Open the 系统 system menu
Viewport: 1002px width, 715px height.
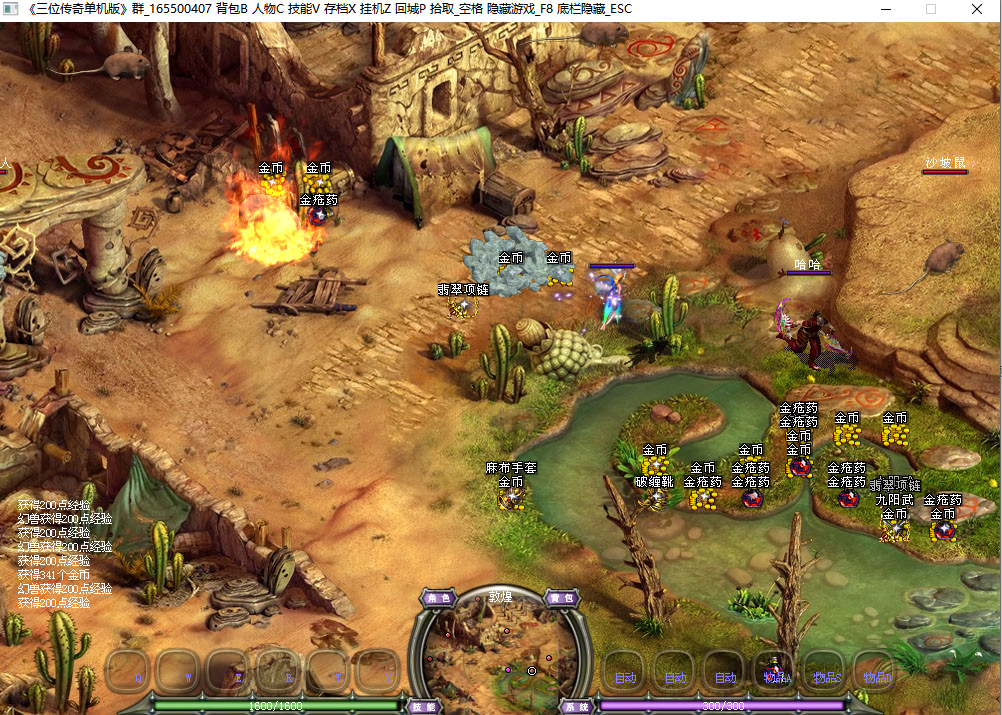click(x=576, y=706)
